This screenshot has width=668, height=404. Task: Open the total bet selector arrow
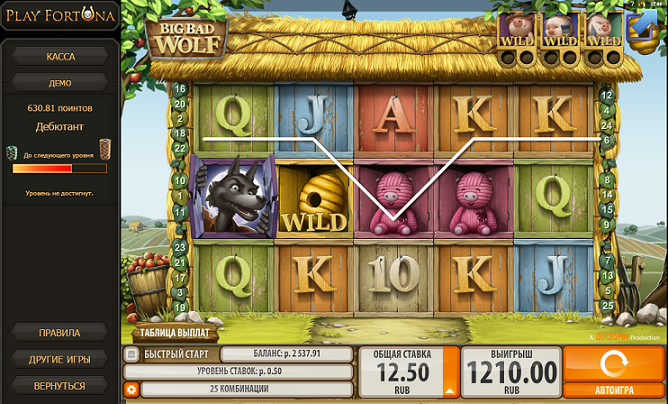(450, 391)
